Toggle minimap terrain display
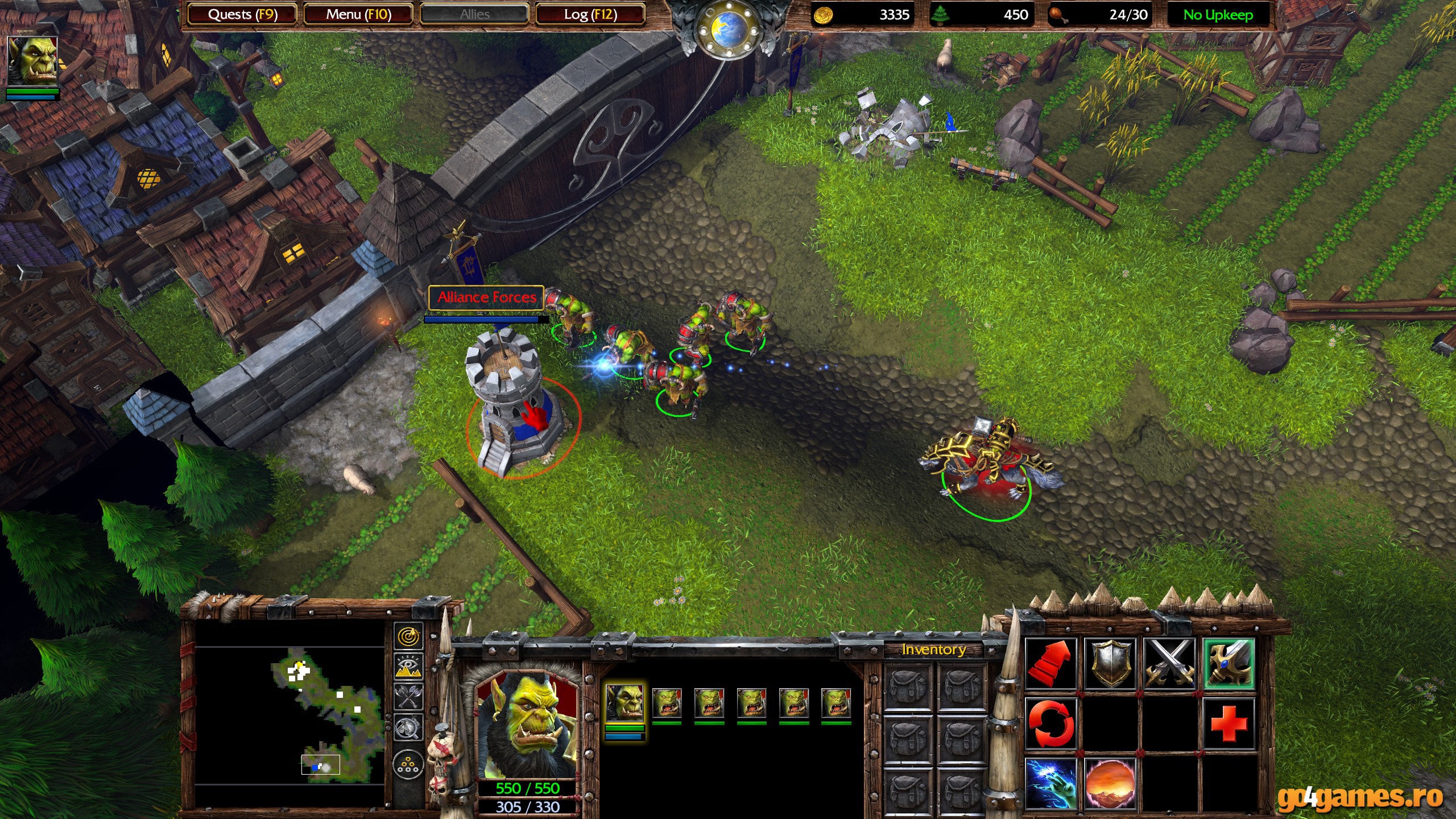This screenshot has height=819, width=1456. point(408,667)
